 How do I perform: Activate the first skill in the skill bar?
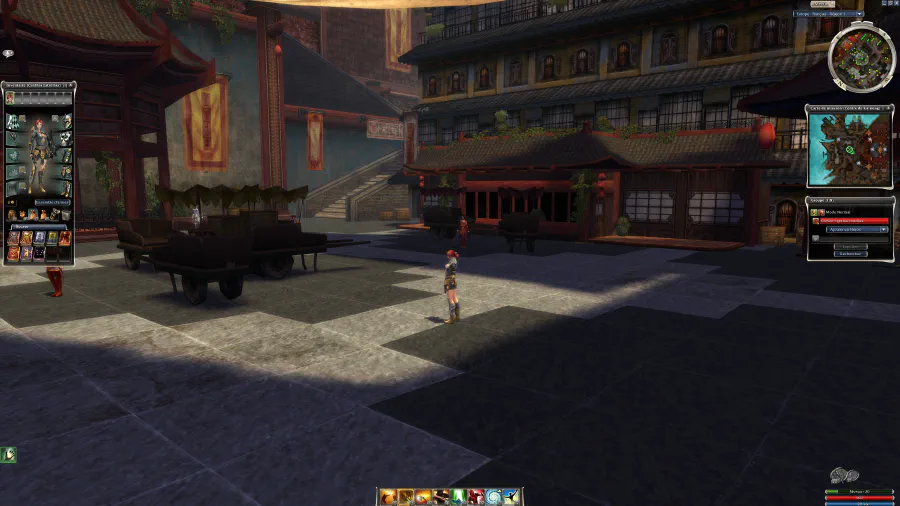(x=386, y=497)
